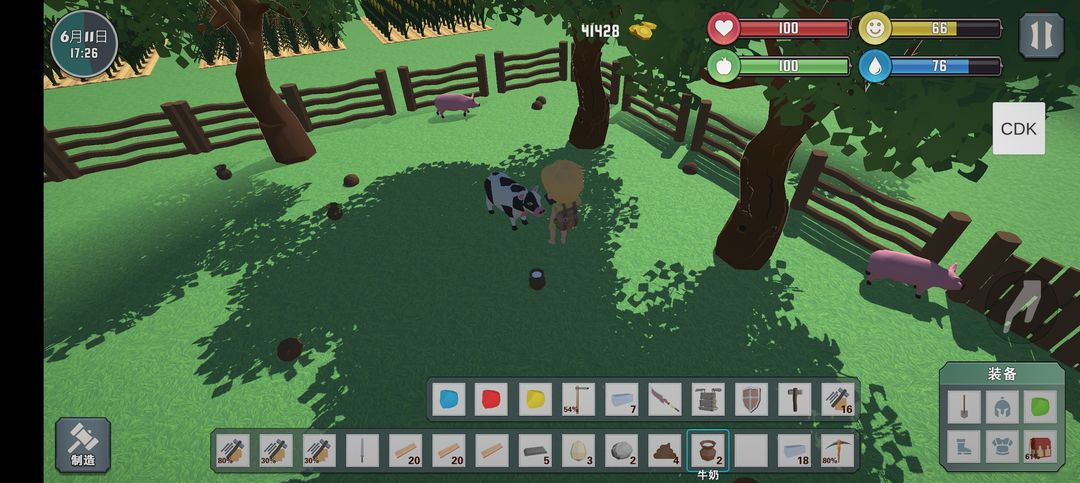
Task: Open the helmet equipment slot
Action: click(1002, 406)
